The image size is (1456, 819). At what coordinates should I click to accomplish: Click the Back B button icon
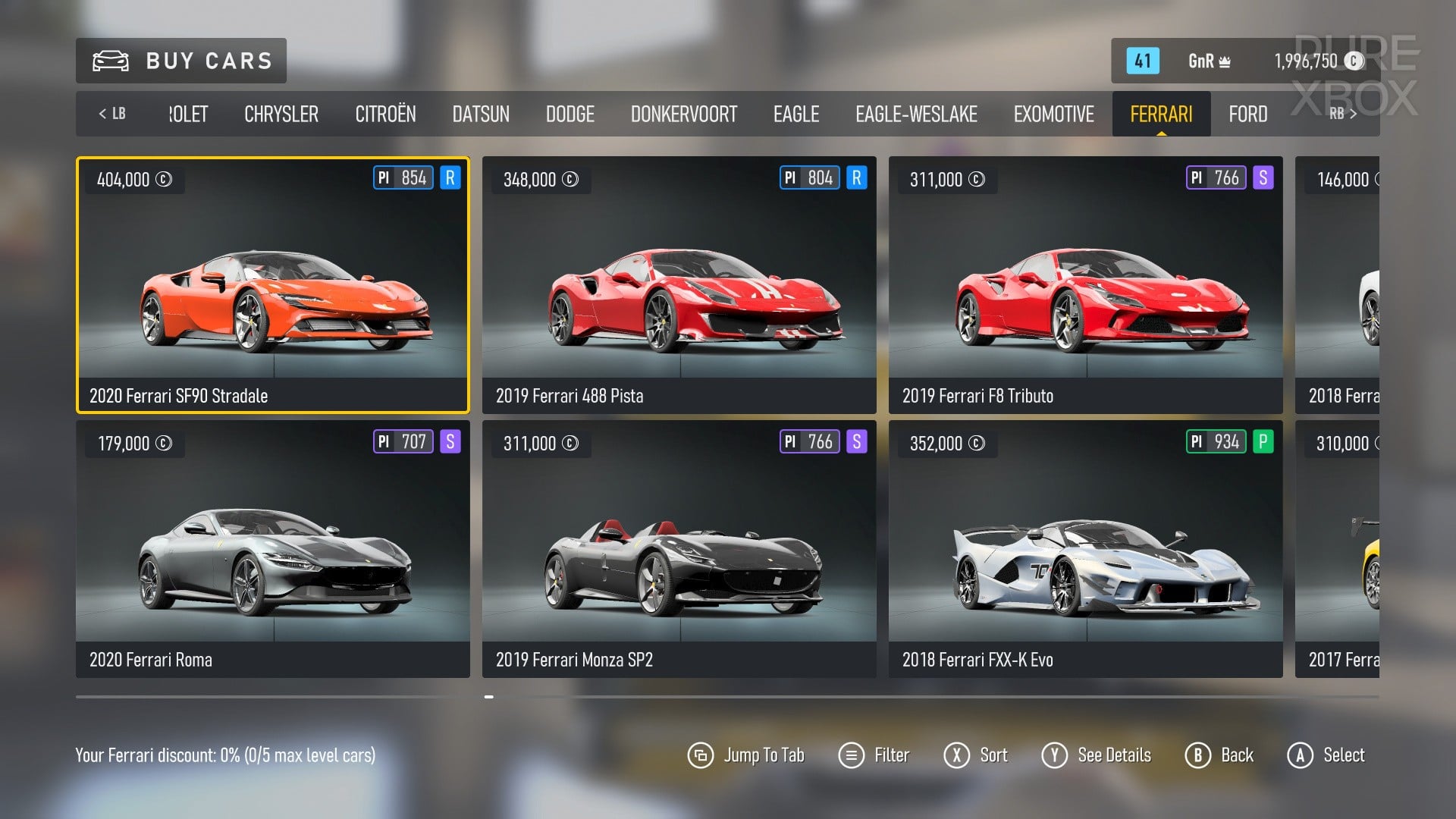[1197, 755]
